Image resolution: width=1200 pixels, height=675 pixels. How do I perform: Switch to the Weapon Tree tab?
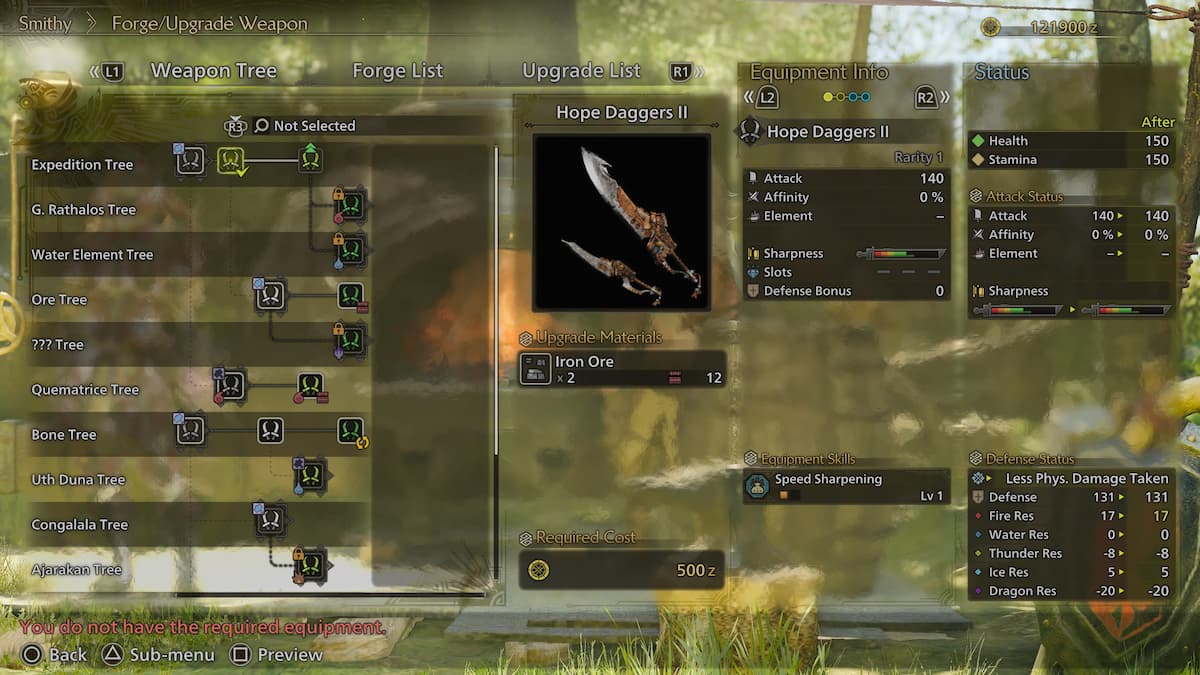213,71
